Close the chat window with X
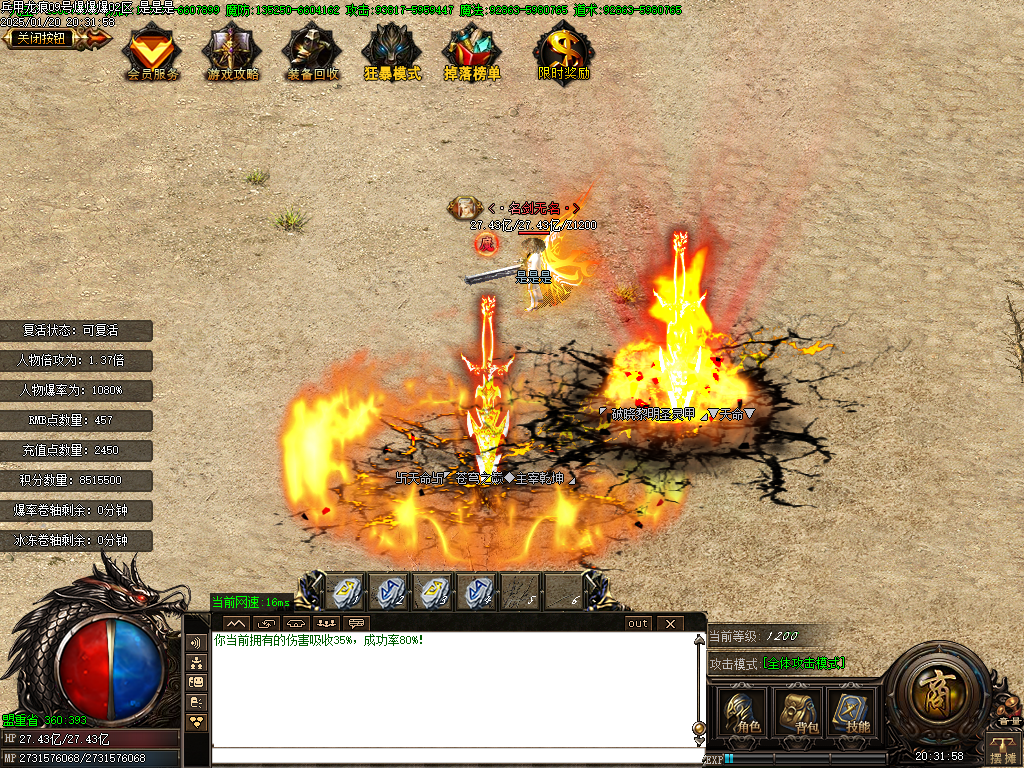This screenshot has height=768, width=1024. (x=669, y=624)
